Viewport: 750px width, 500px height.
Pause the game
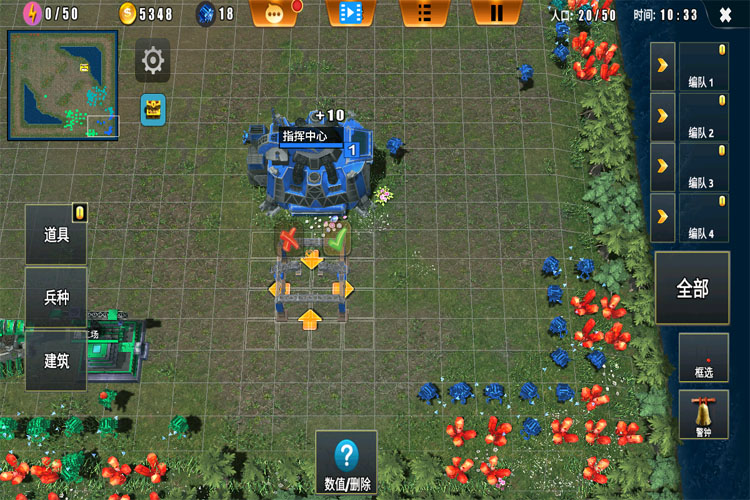(x=495, y=13)
